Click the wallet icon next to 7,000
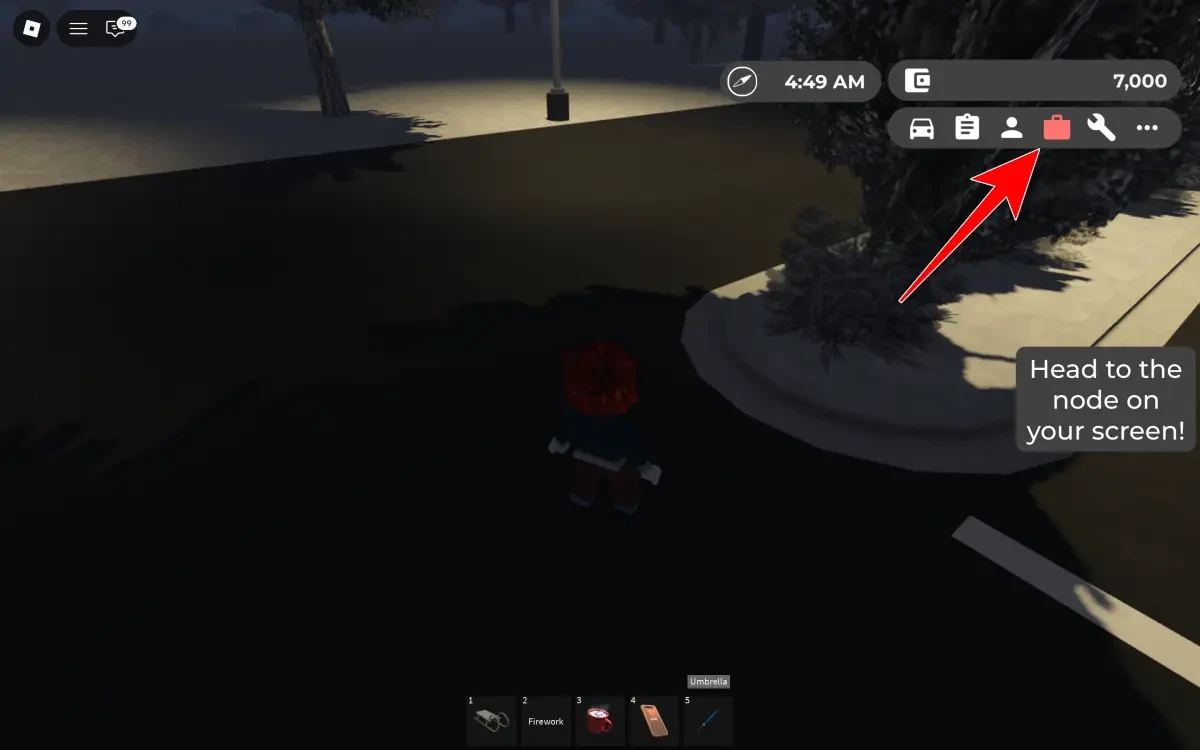 point(917,82)
